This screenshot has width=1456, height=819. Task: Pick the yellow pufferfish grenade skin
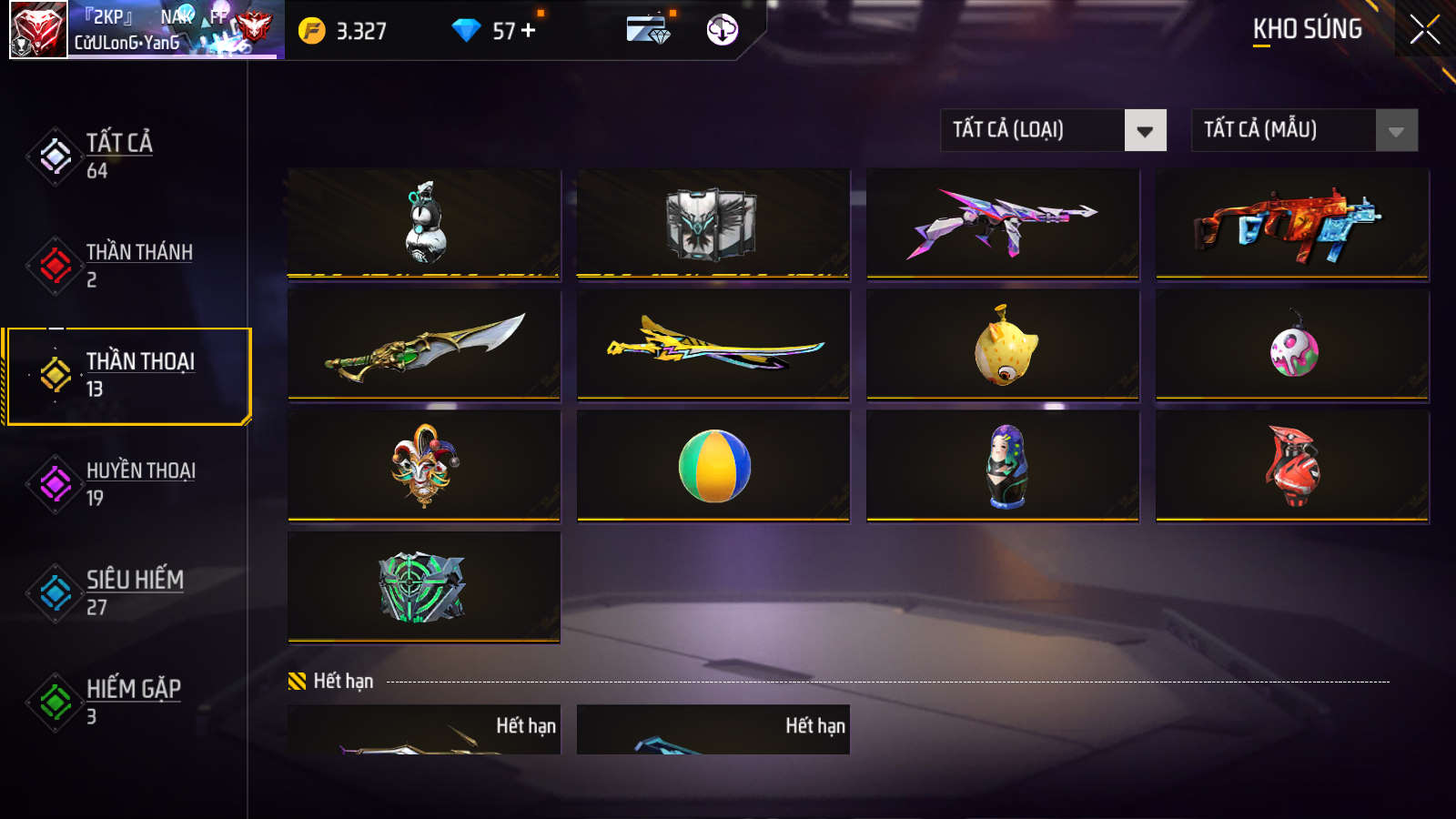(1003, 346)
